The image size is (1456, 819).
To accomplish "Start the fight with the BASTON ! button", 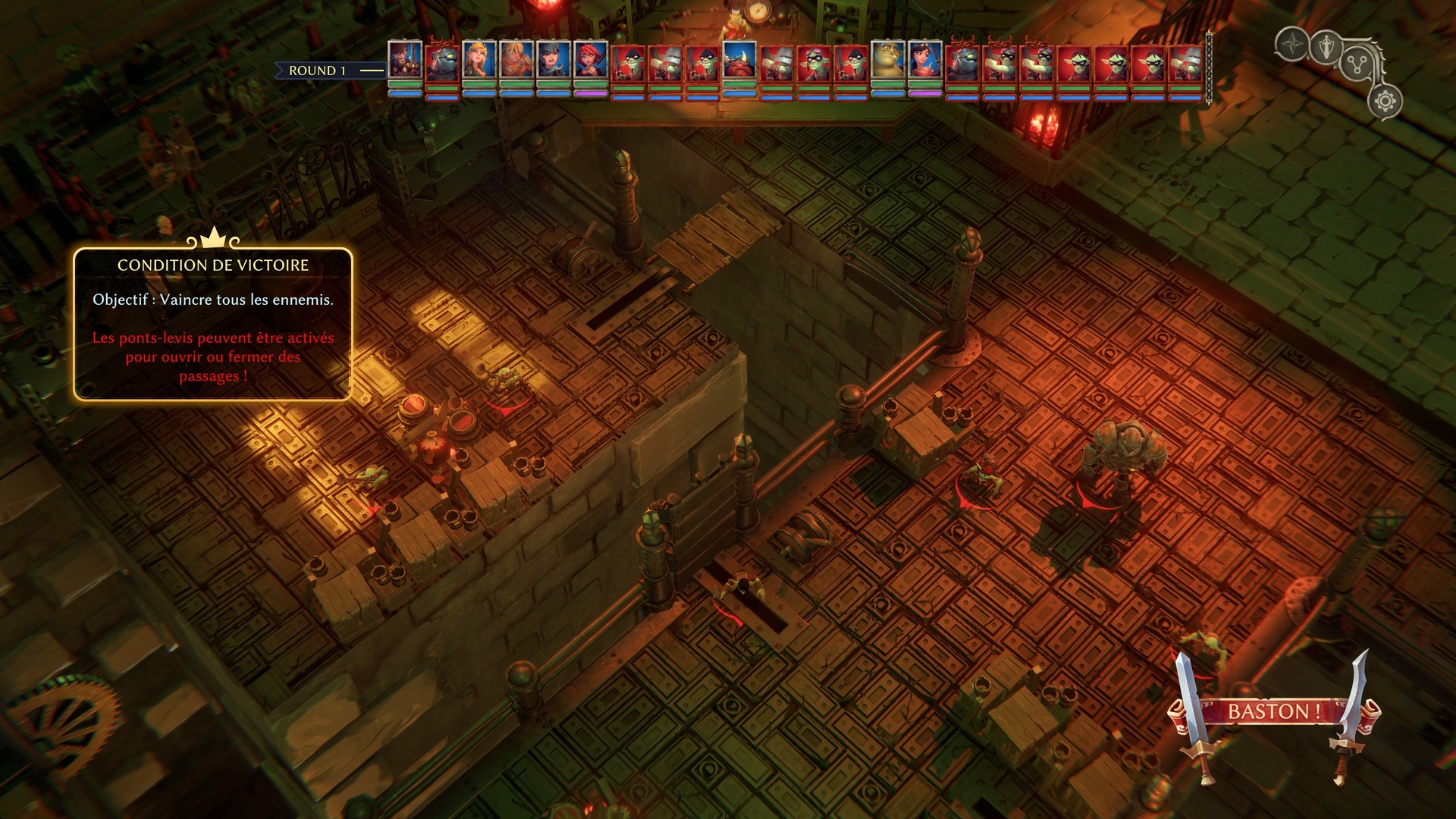I will click(x=1273, y=712).
